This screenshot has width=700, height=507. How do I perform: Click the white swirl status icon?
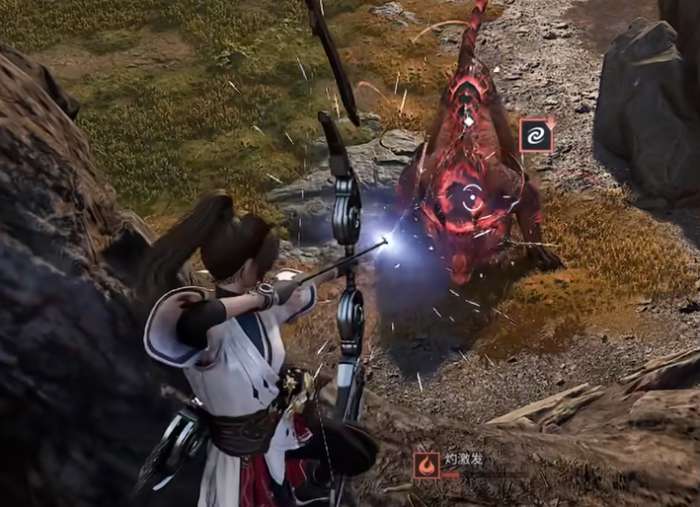(536, 135)
